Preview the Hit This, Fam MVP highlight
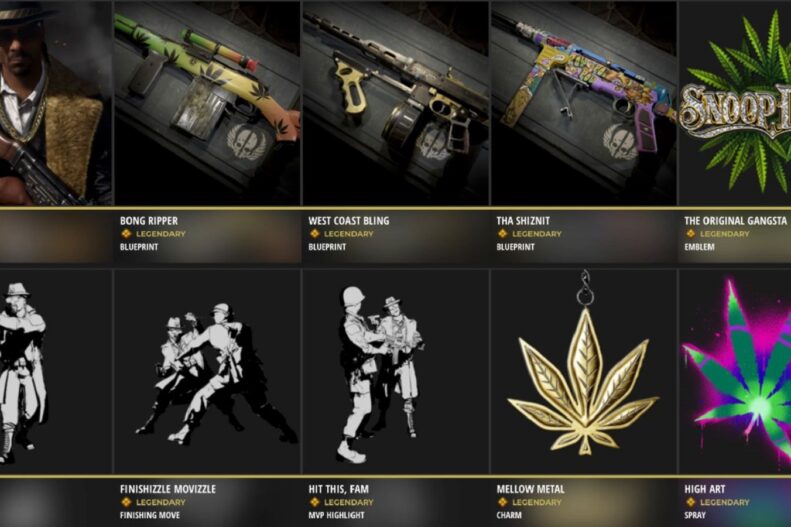Viewport: 791px width, 527px height. 395,371
